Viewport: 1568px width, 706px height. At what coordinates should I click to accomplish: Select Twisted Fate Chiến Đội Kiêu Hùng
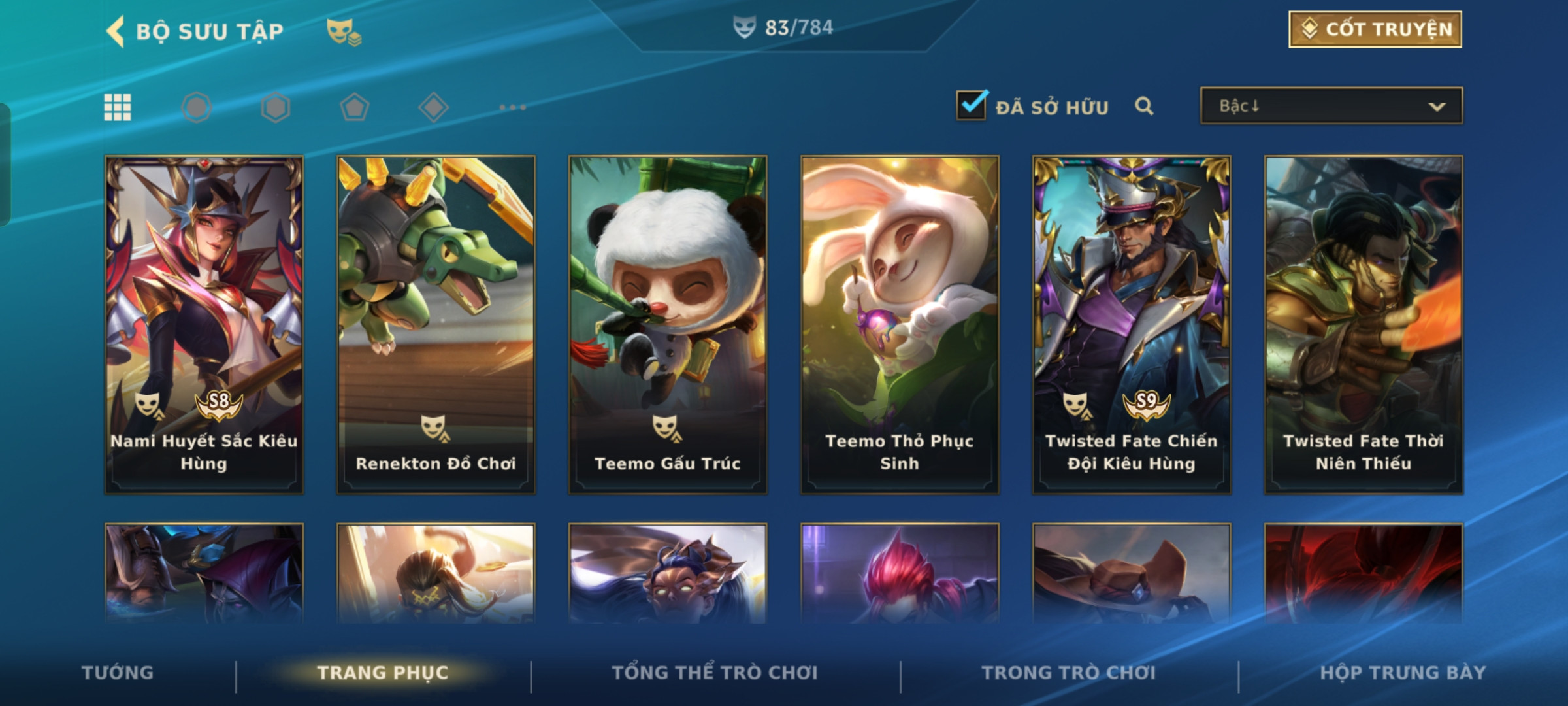[1132, 324]
